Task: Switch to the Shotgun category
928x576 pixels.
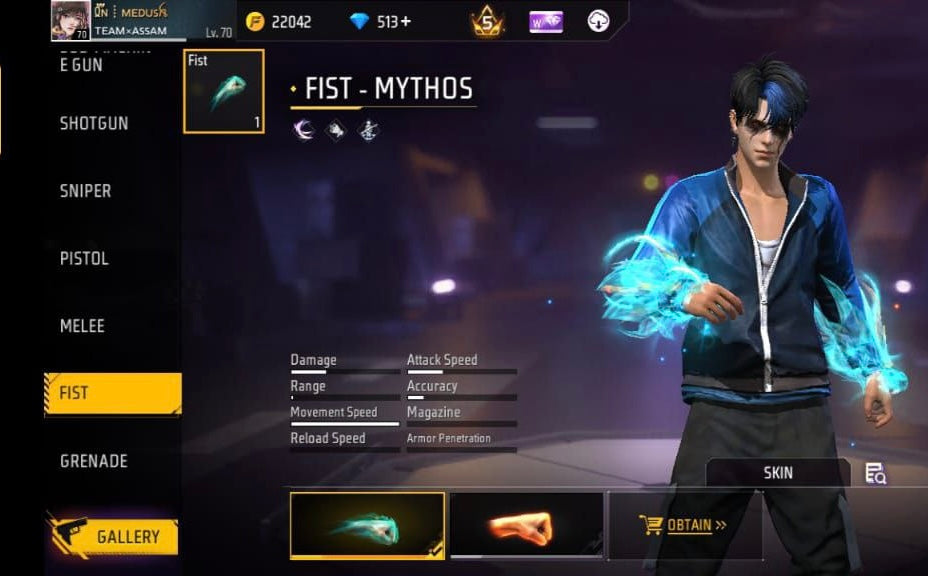Action: (94, 123)
